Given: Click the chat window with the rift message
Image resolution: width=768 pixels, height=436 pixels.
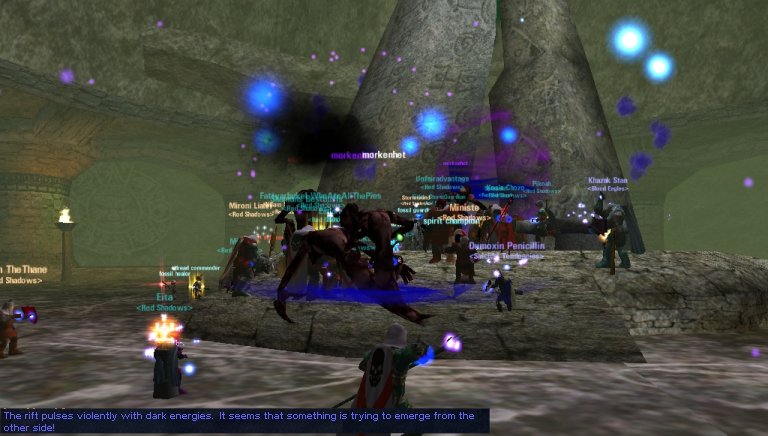Looking at the screenshot, I should (x=244, y=420).
